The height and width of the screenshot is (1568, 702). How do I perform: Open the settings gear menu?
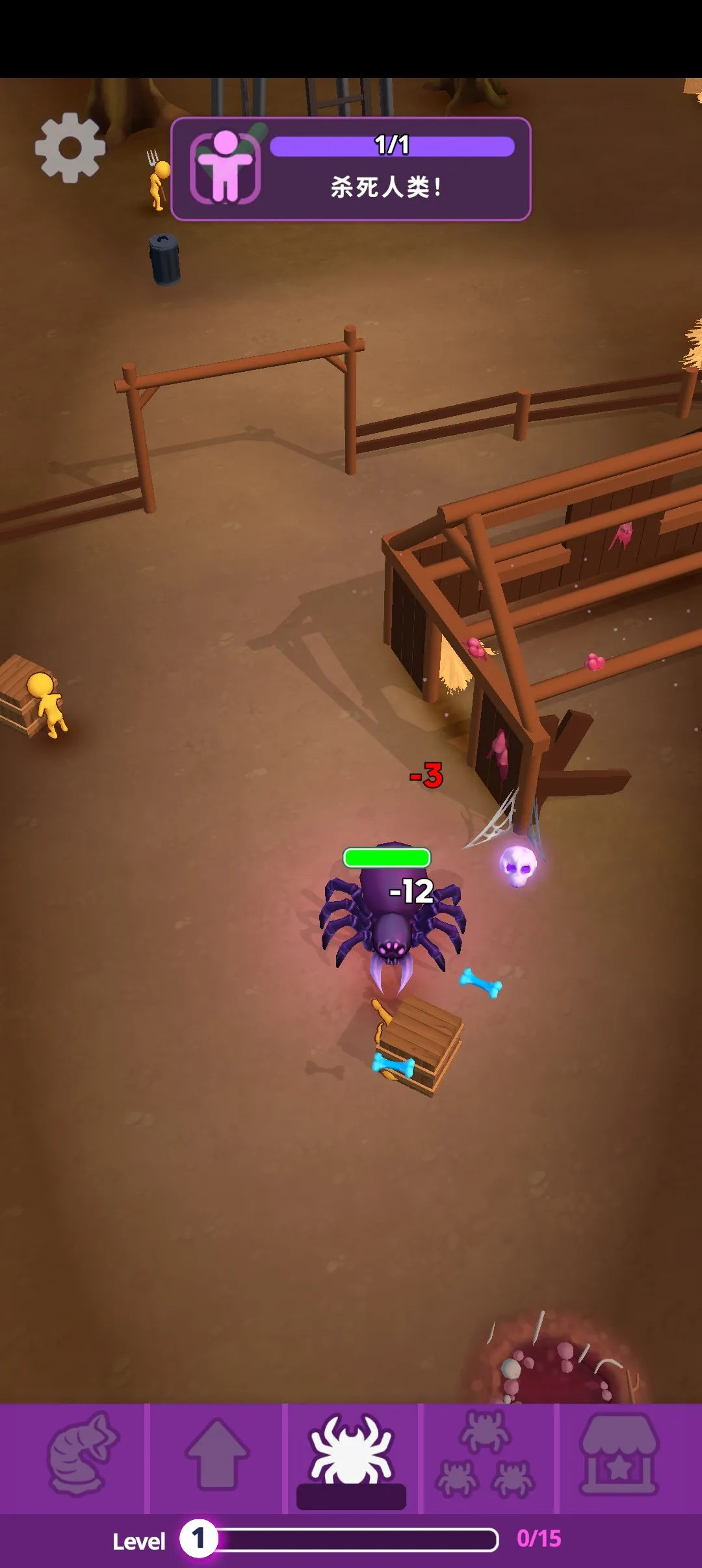[70, 148]
